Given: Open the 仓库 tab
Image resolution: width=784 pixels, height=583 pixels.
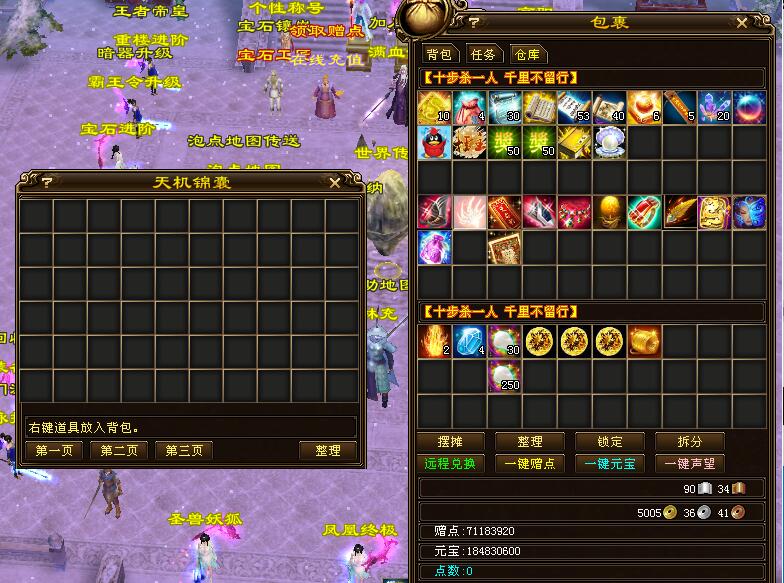Looking at the screenshot, I should pyautogui.click(x=527, y=54).
